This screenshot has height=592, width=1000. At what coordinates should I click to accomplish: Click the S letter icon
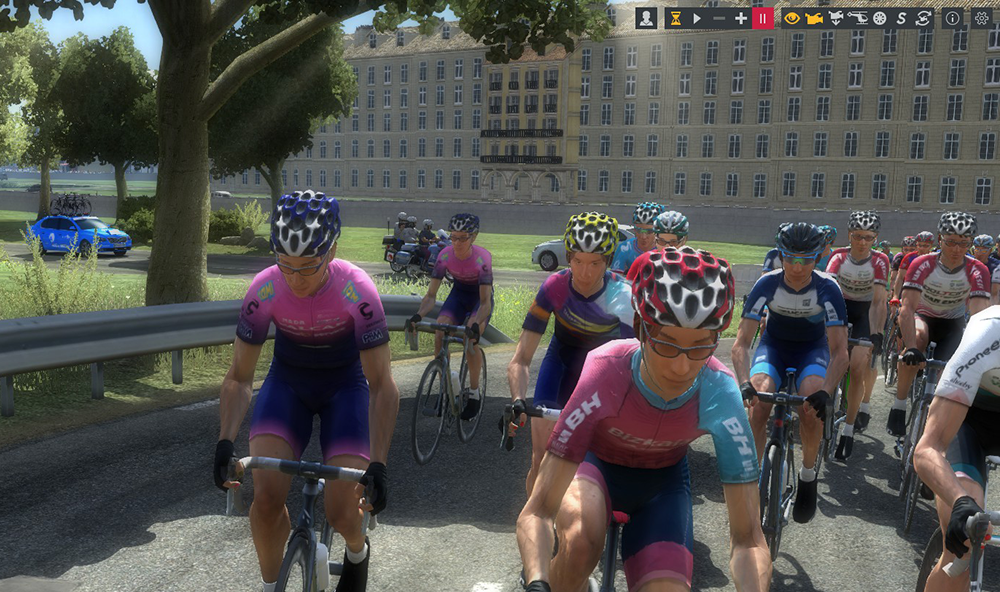(x=901, y=18)
